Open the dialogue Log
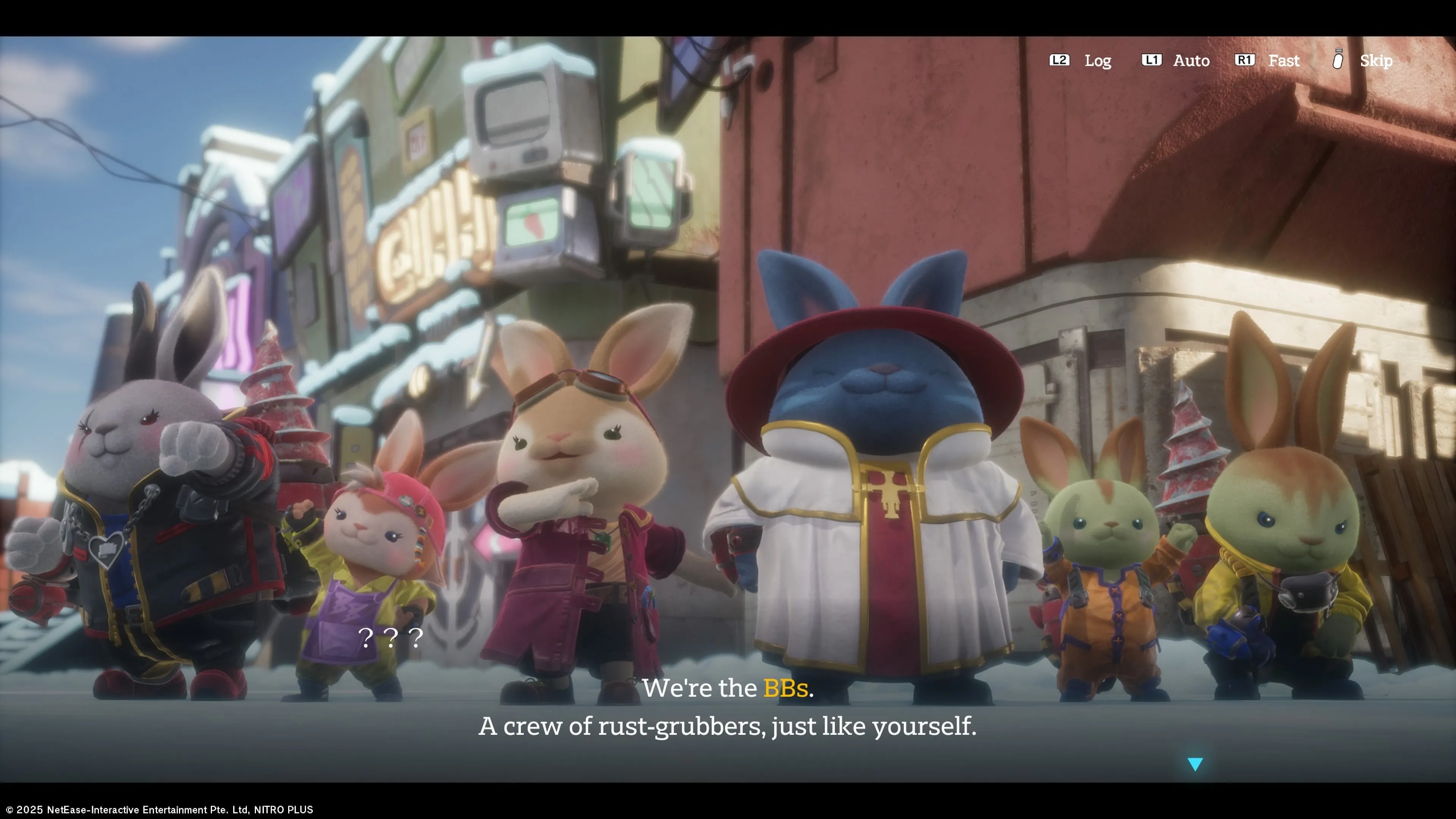Viewport: 1456px width, 819px height. click(1081, 61)
